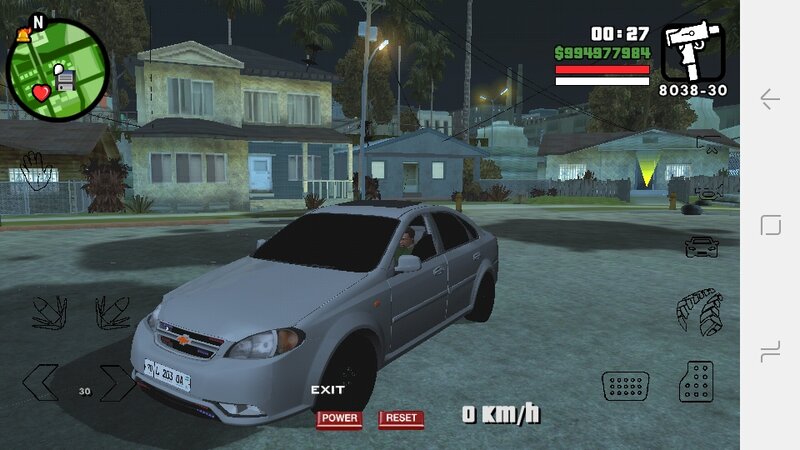
Task: Tap the brake pedal
Action: pos(625,385)
